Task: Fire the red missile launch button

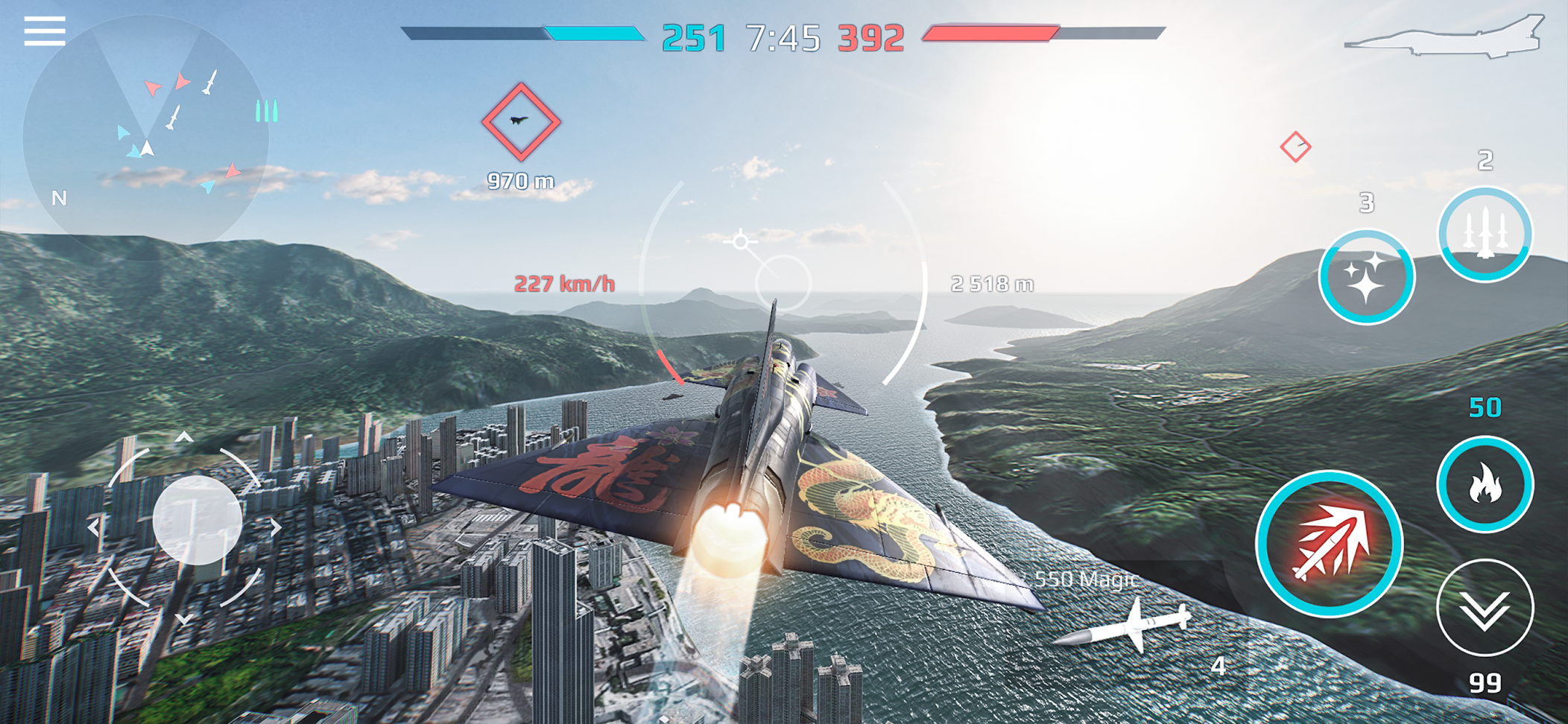Action: [1330, 544]
